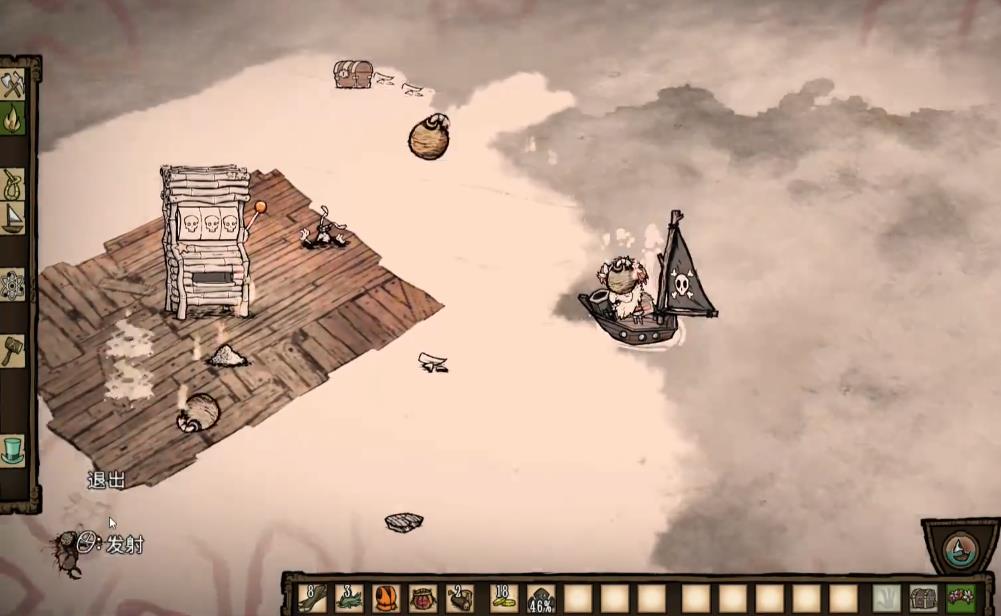The height and width of the screenshot is (616, 1001).
Task: Pick the green seaweed stack of 3
Action: click(349, 598)
